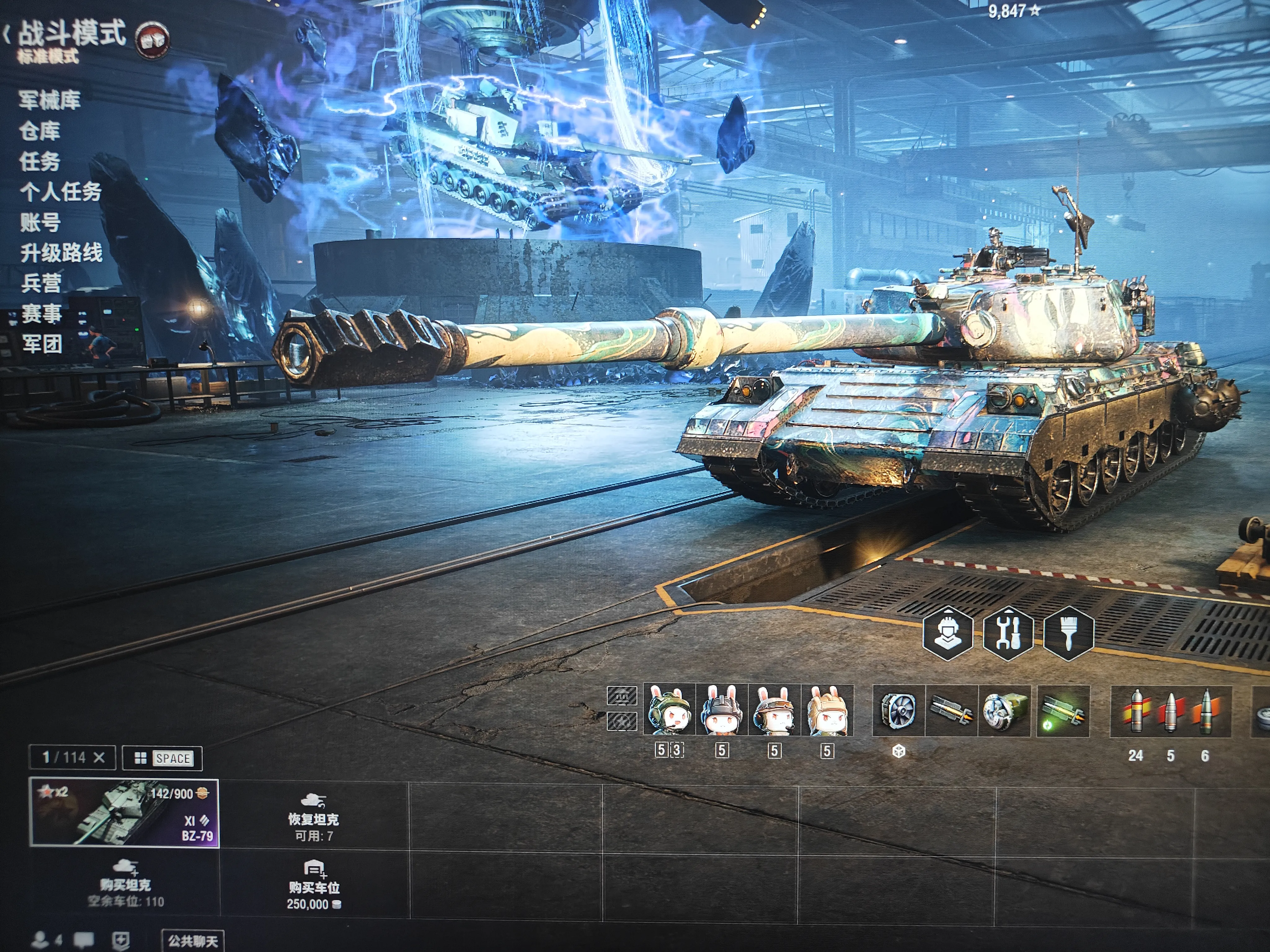
Task: Click the 恢复坦克 restore tank tile
Action: click(313, 818)
